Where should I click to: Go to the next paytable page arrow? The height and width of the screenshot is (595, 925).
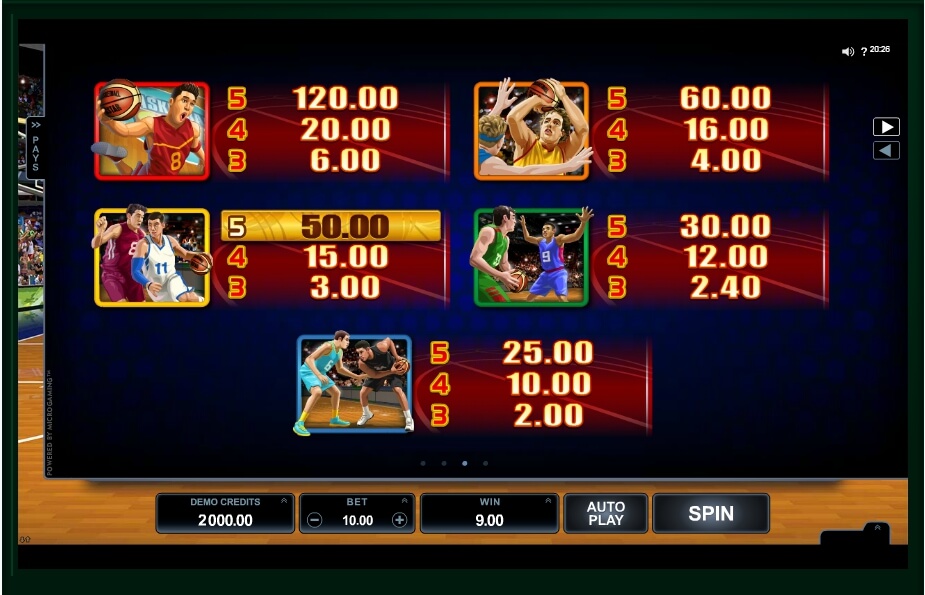click(x=886, y=127)
